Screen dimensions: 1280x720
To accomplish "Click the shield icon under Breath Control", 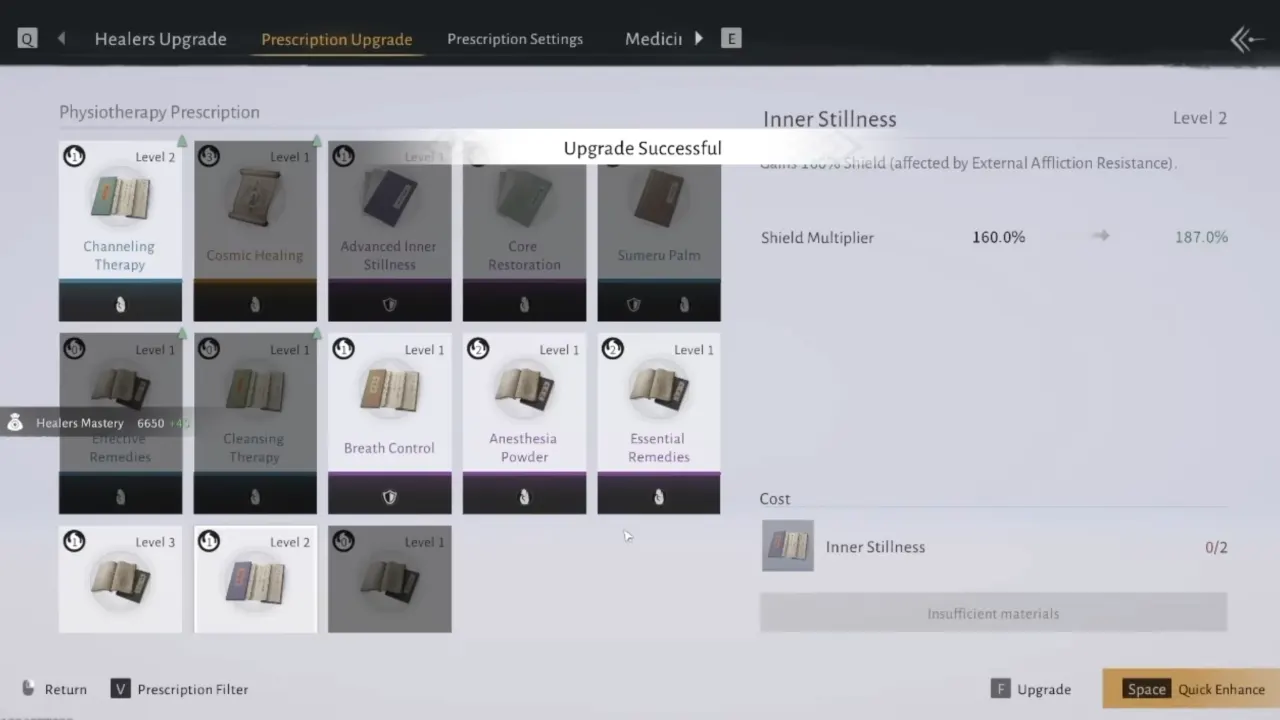I will [389, 497].
